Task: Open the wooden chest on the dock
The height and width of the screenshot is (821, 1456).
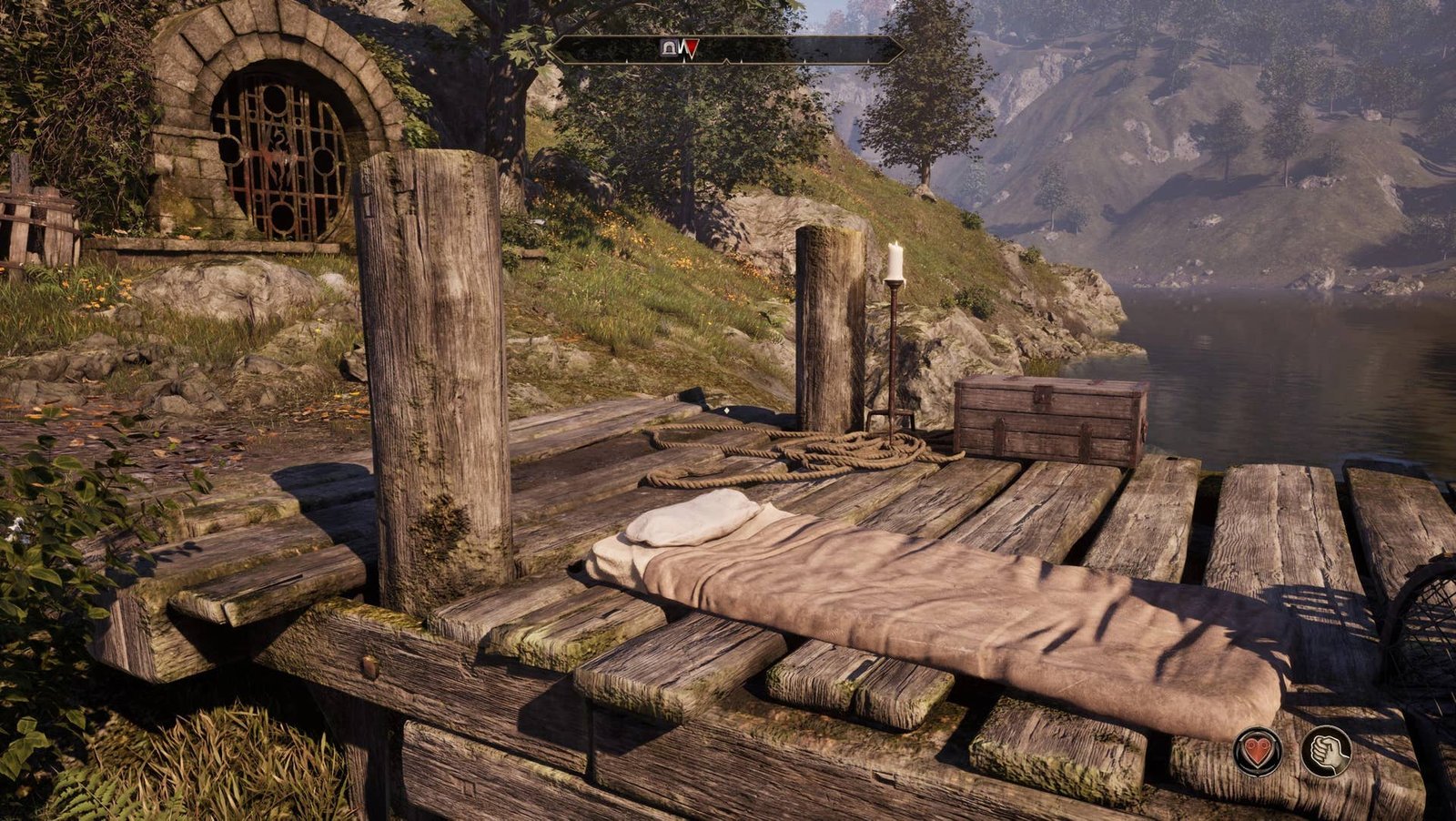Action: [1046, 419]
